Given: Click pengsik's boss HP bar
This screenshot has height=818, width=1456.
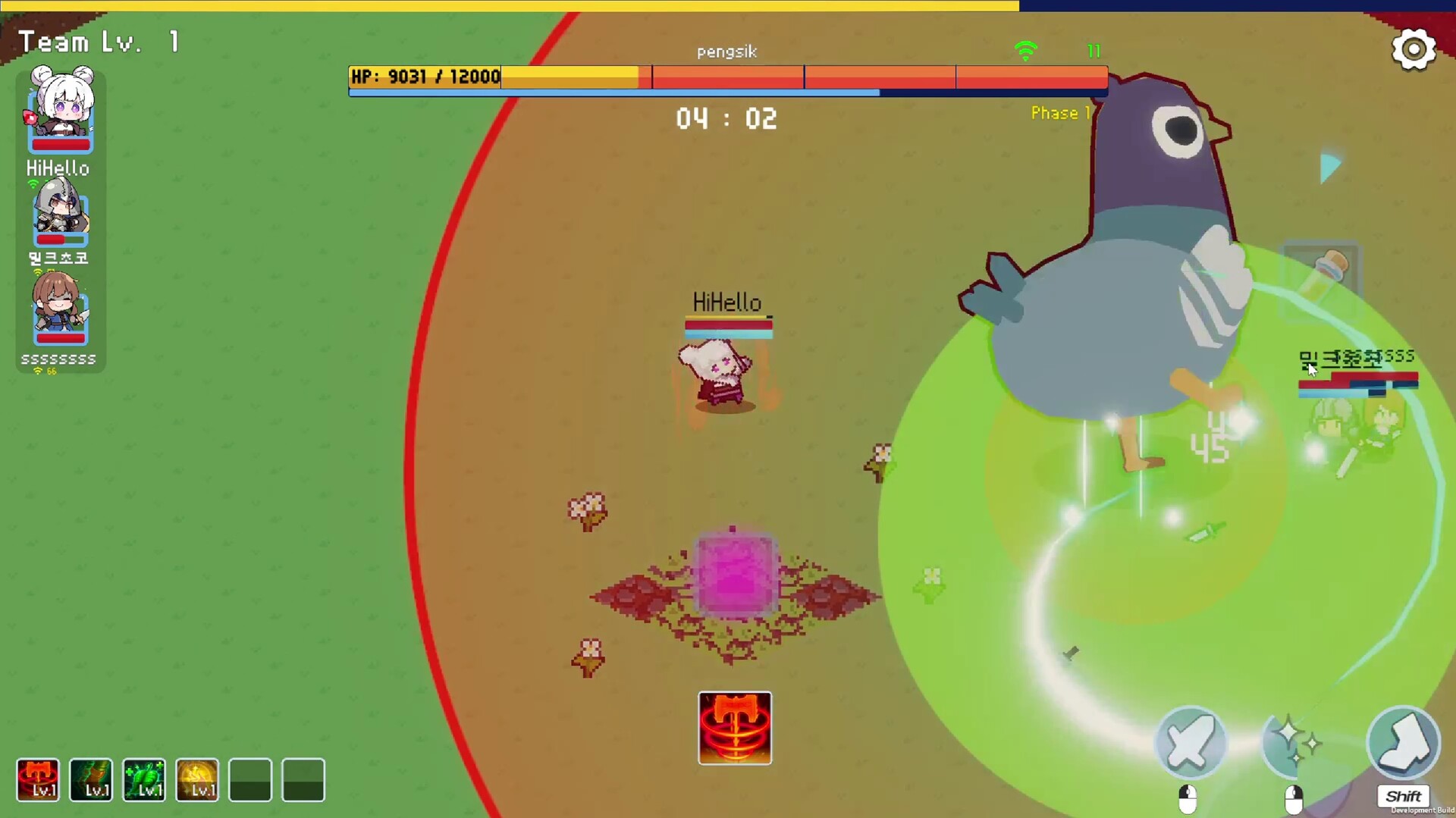Looking at the screenshot, I should coord(726,77).
